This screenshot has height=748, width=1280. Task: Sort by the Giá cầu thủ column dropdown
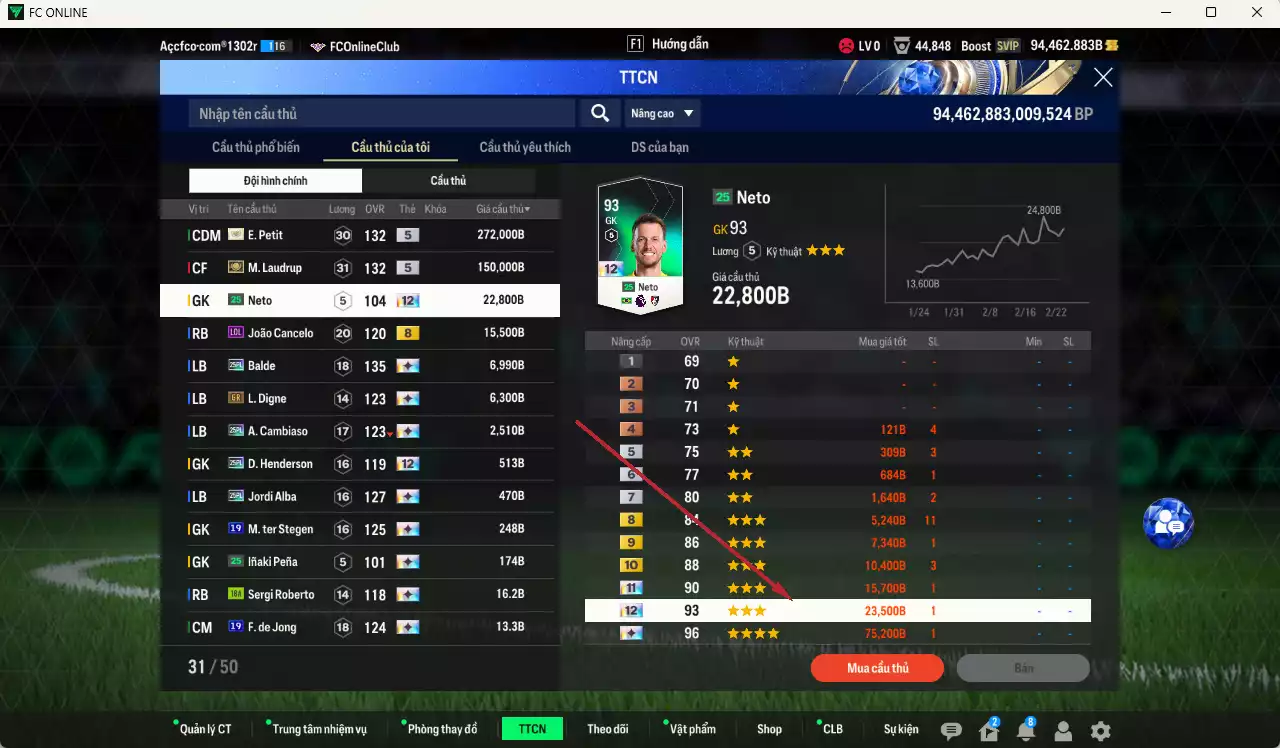click(x=503, y=208)
